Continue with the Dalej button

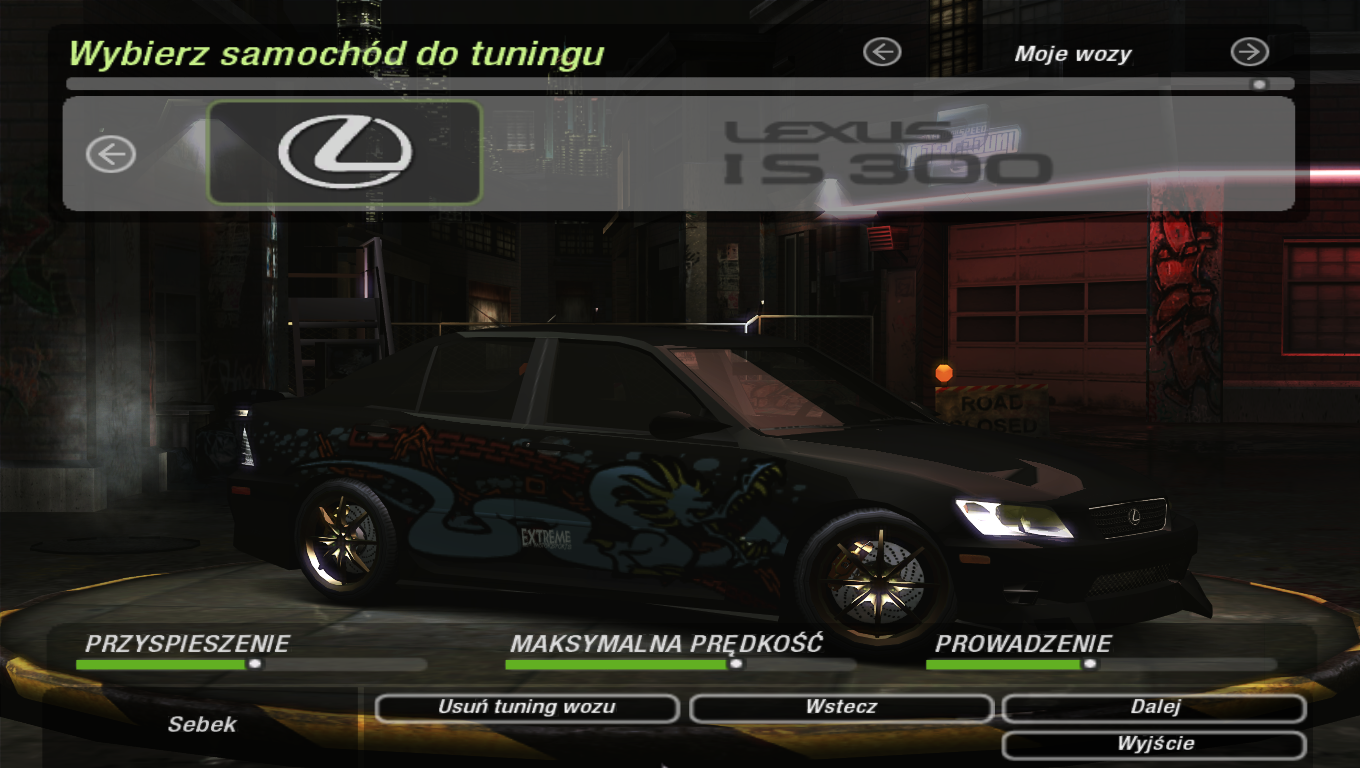pos(1154,708)
